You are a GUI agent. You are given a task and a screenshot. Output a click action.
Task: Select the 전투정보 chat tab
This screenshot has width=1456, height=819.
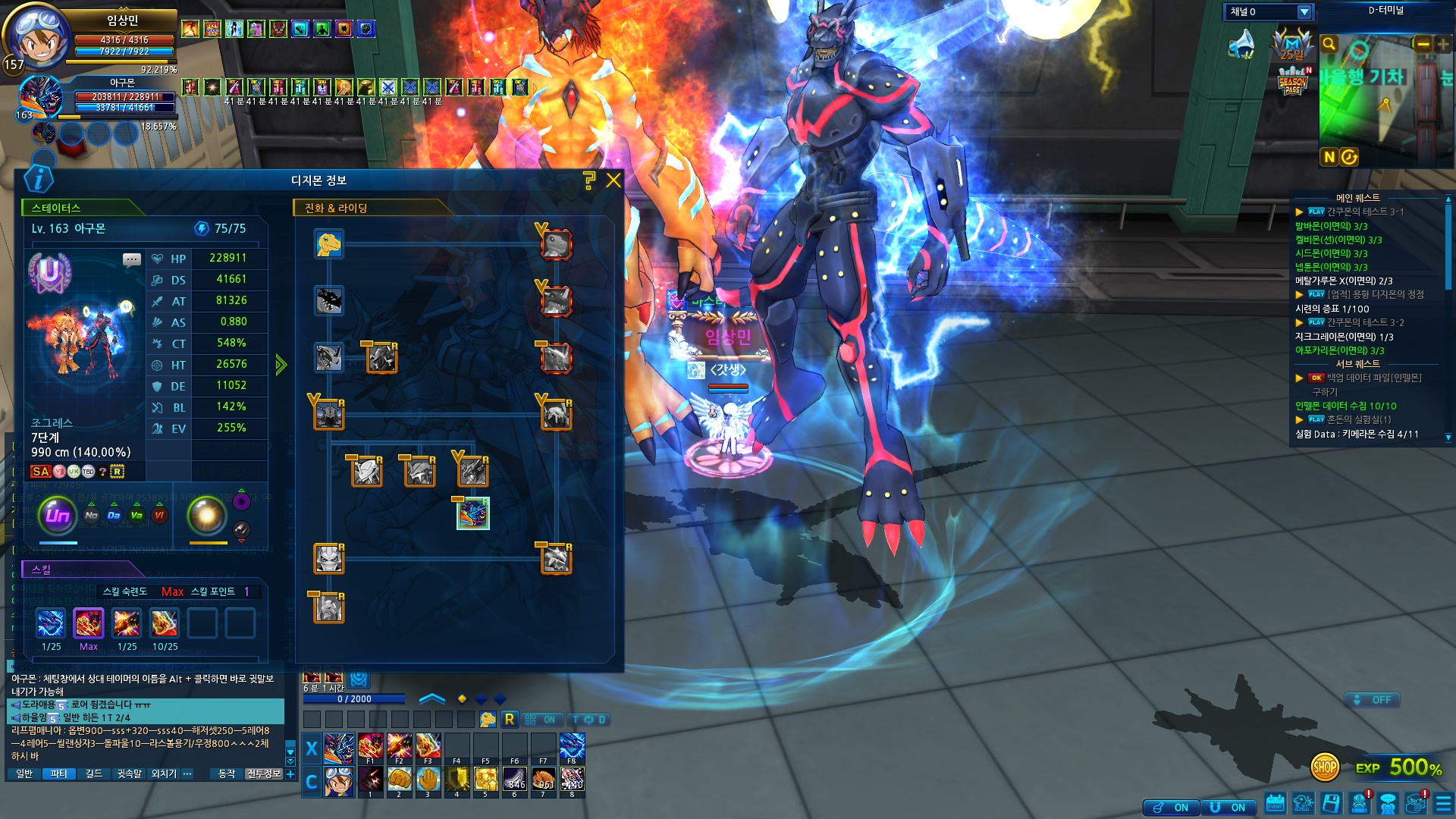click(263, 773)
